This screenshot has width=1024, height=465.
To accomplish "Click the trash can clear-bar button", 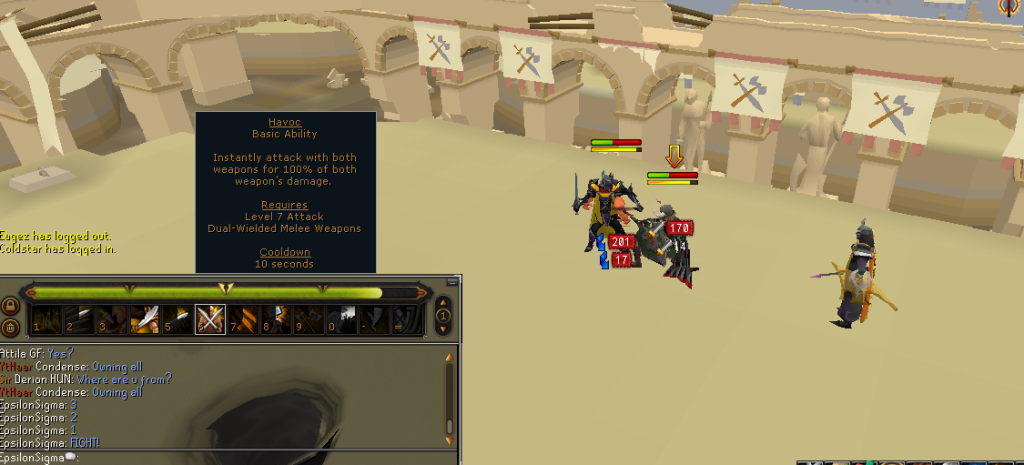I will pyautogui.click(x=11, y=327).
